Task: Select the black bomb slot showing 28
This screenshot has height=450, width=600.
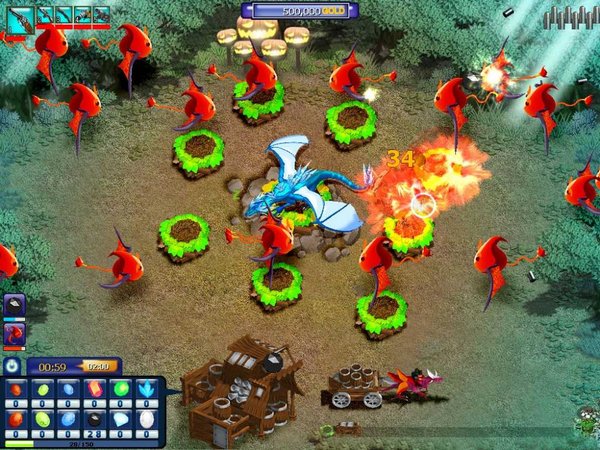Action: click(x=96, y=419)
